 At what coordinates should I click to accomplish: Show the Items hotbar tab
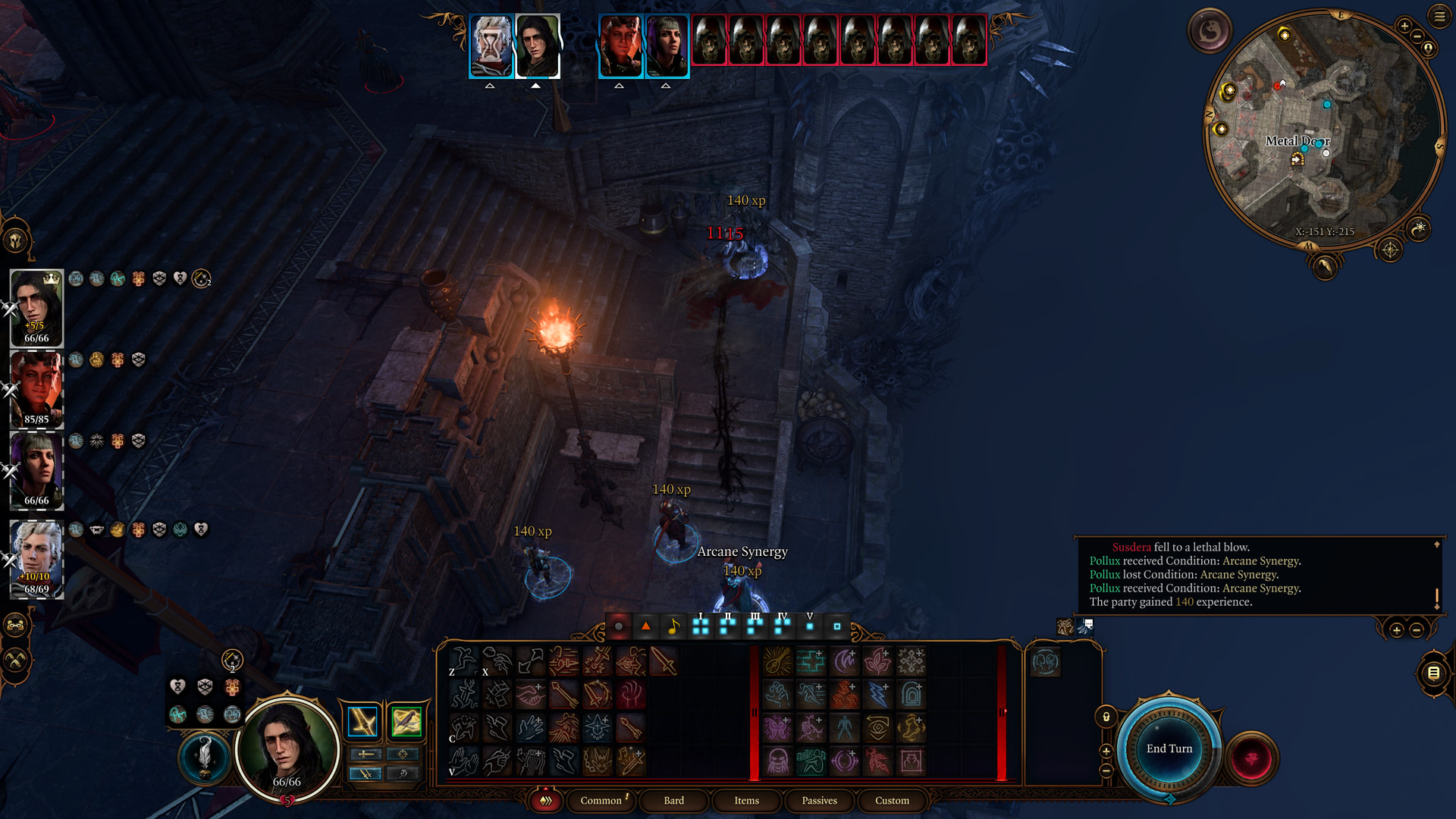click(746, 800)
